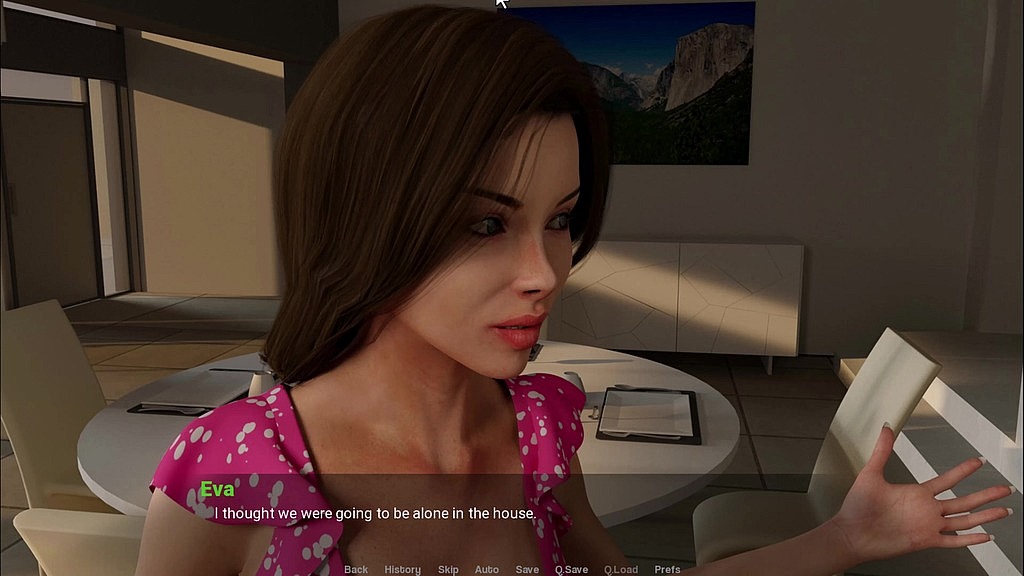Activate Skip to fast-forward dialogue
This screenshot has width=1024, height=576.
click(x=448, y=569)
